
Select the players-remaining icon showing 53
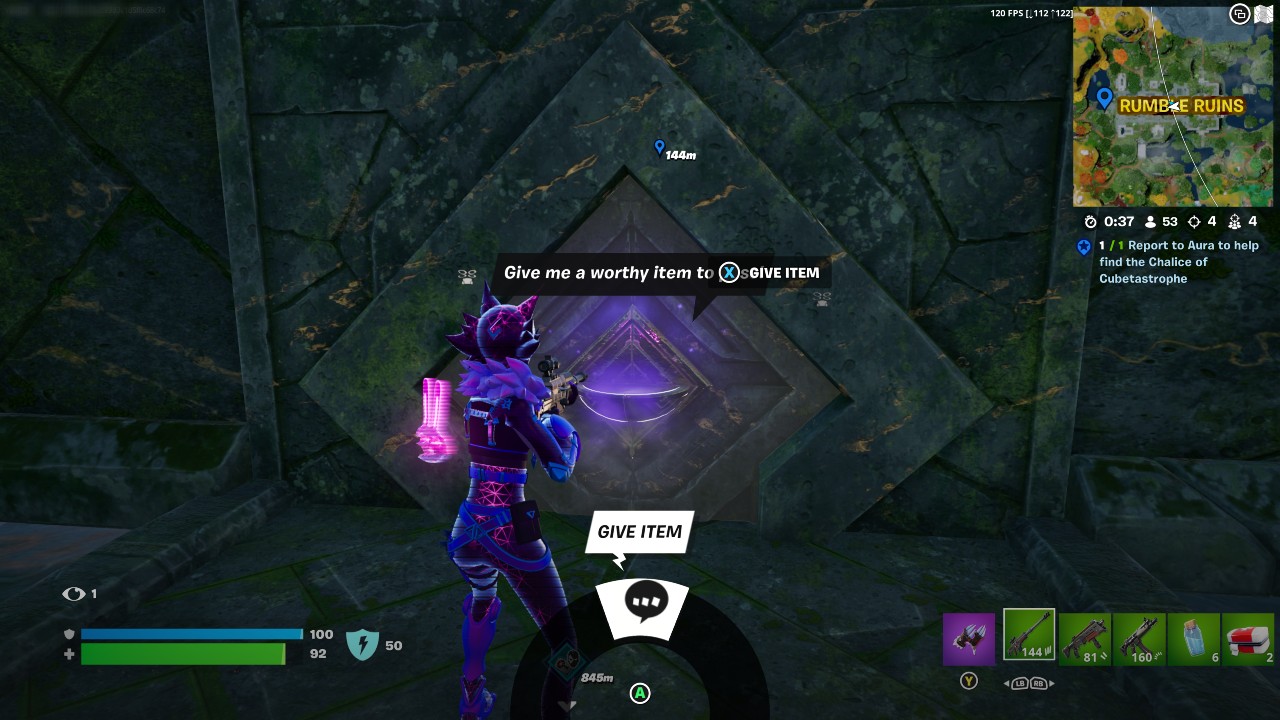point(1149,221)
